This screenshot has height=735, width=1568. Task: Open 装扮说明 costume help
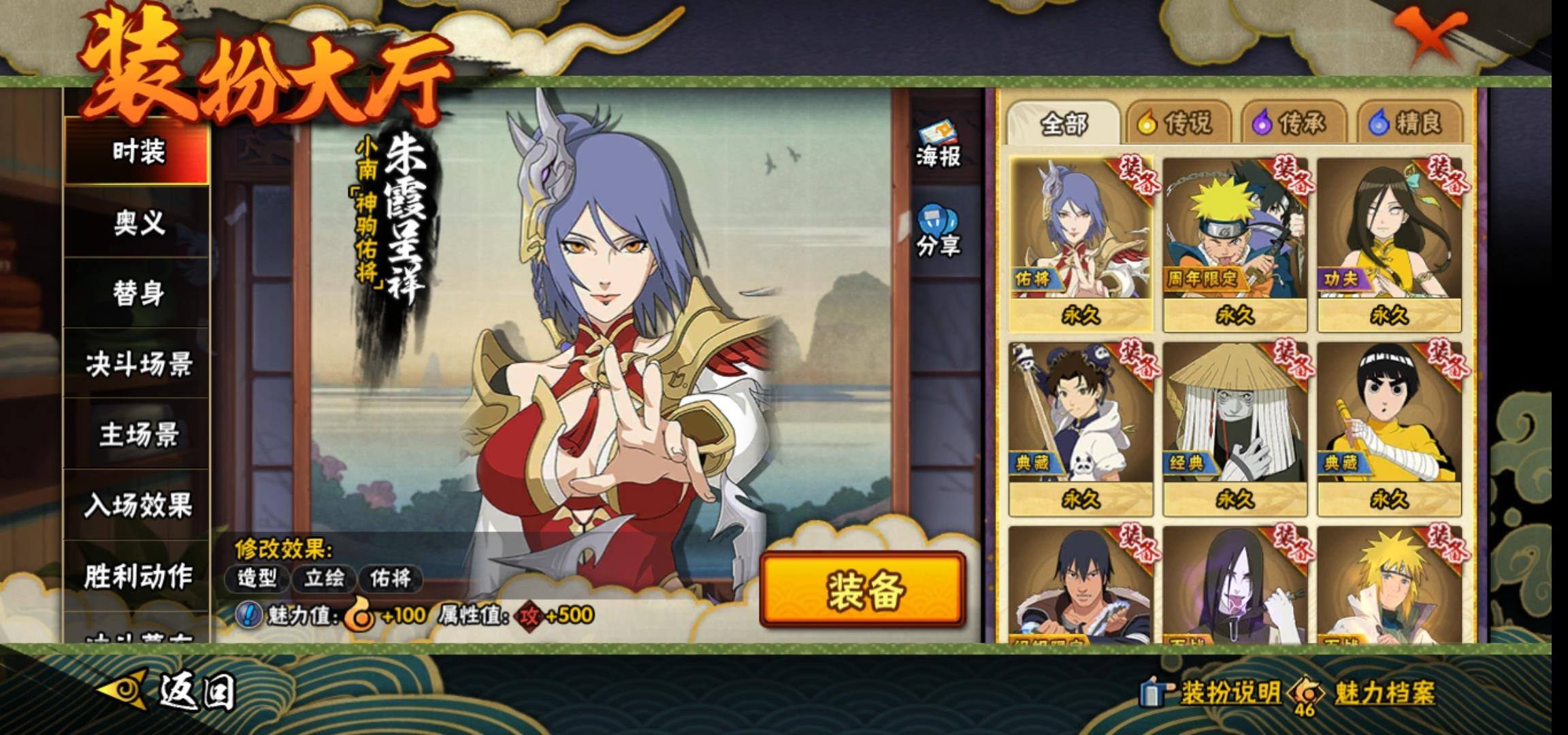[1211, 693]
